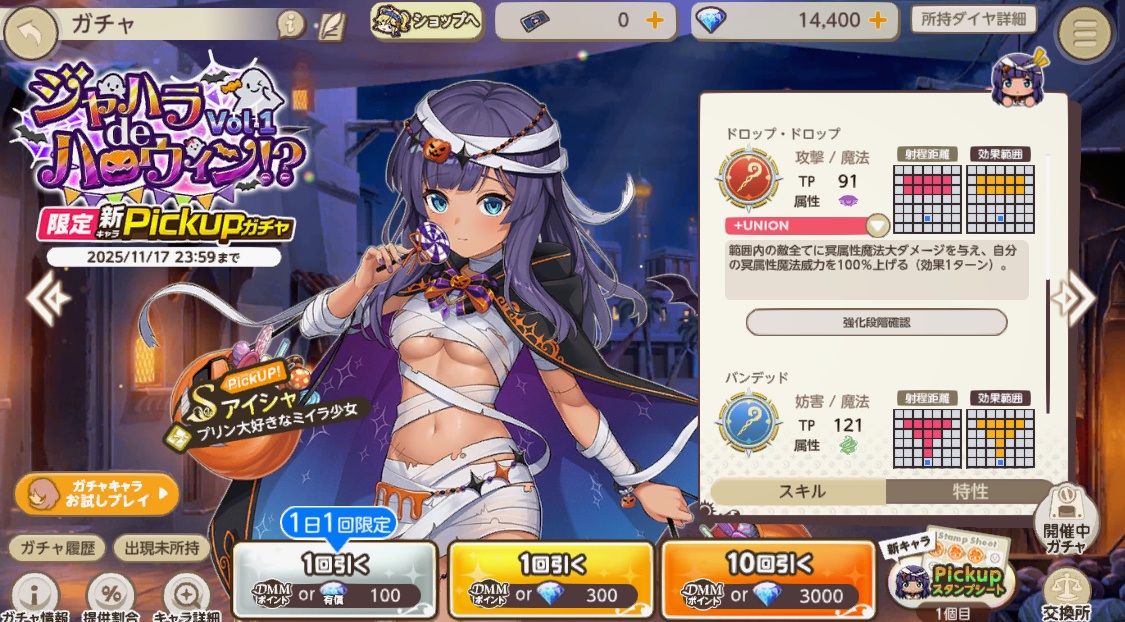Pull once for 300 diamonds
Image resolution: width=1125 pixels, height=622 pixels.
click(551, 580)
